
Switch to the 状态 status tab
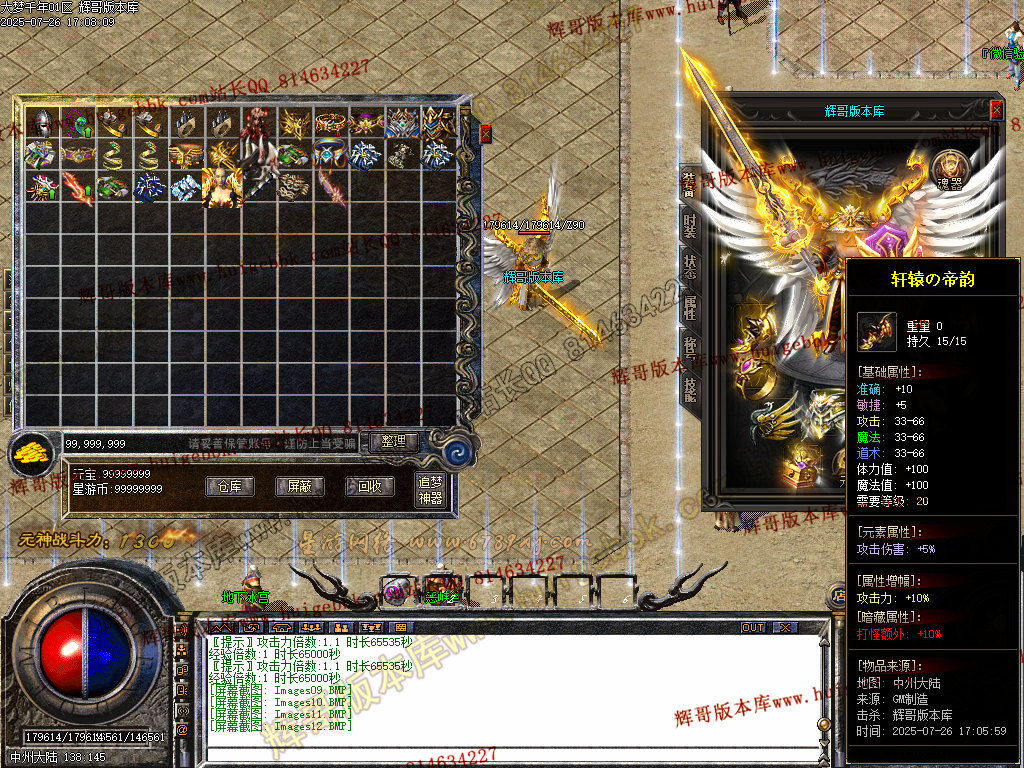click(x=689, y=267)
